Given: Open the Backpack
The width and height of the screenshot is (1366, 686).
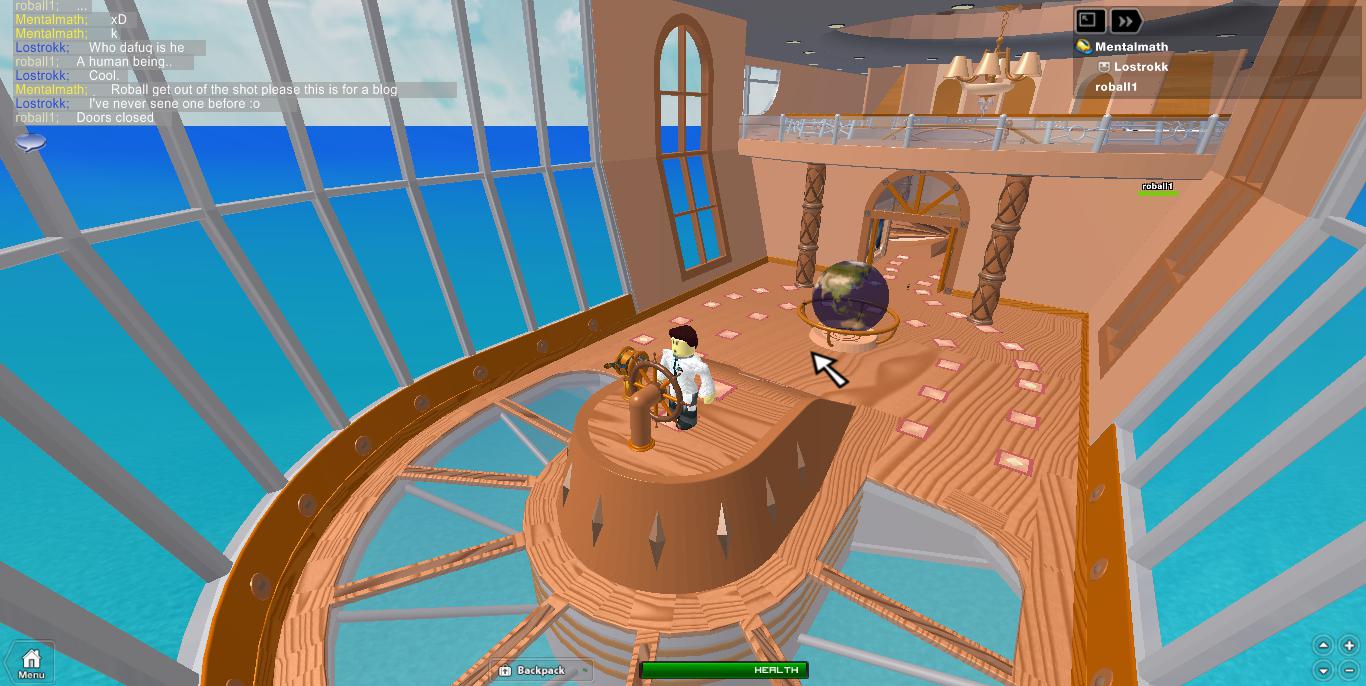Looking at the screenshot, I should pos(540,670).
